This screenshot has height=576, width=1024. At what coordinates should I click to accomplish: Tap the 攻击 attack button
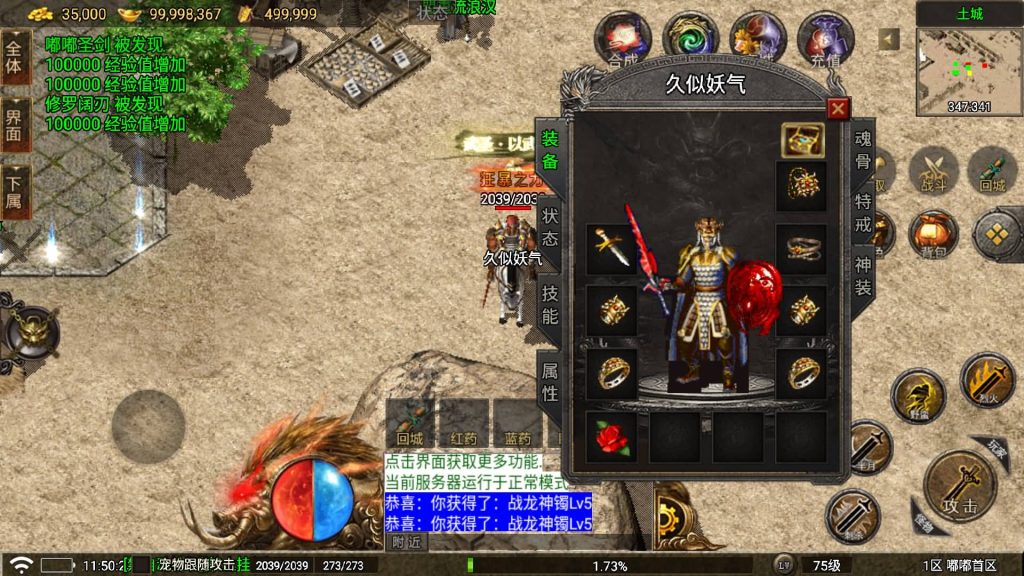tap(958, 488)
